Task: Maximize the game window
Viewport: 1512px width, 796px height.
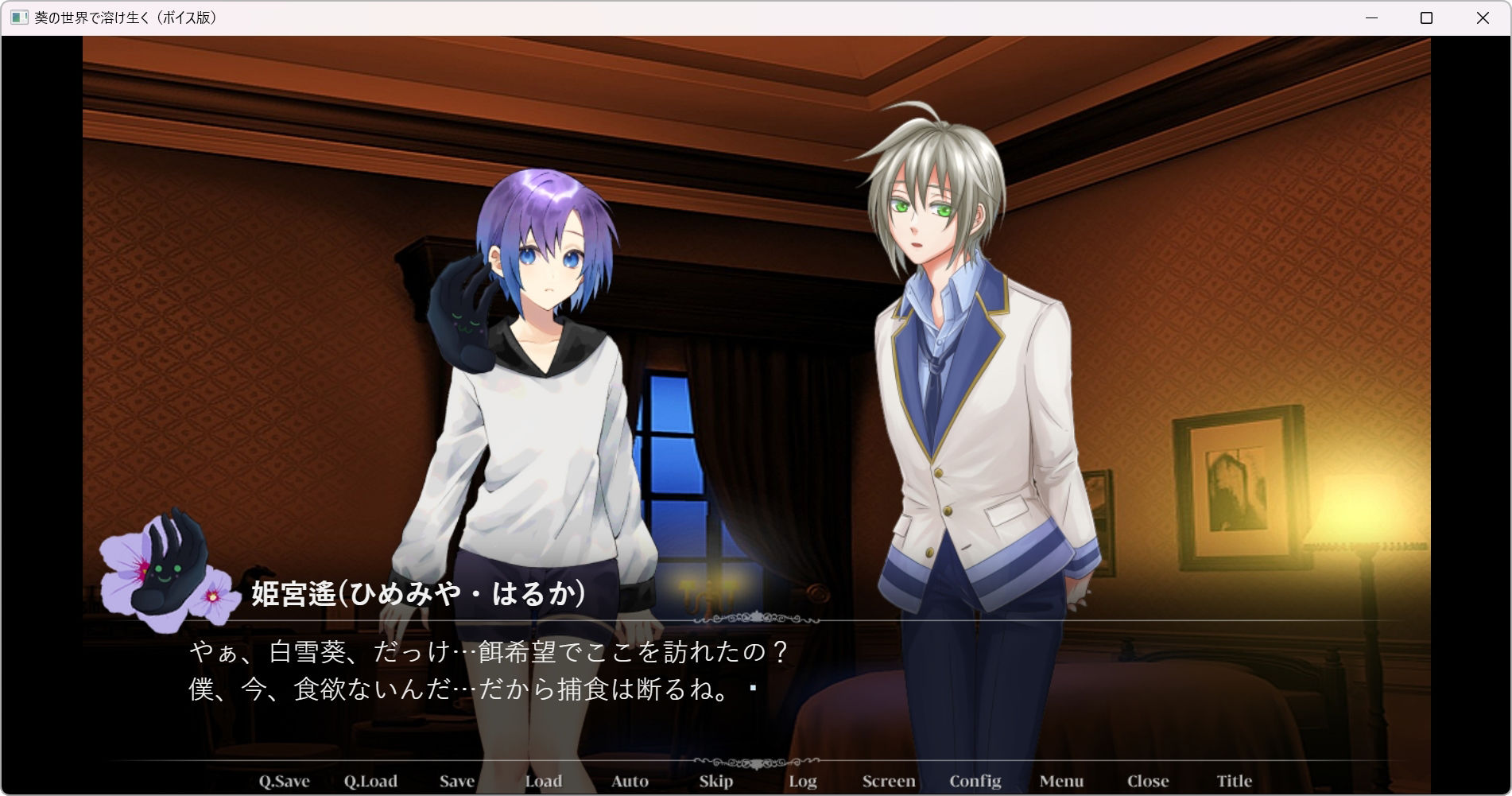Action: (x=1426, y=17)
